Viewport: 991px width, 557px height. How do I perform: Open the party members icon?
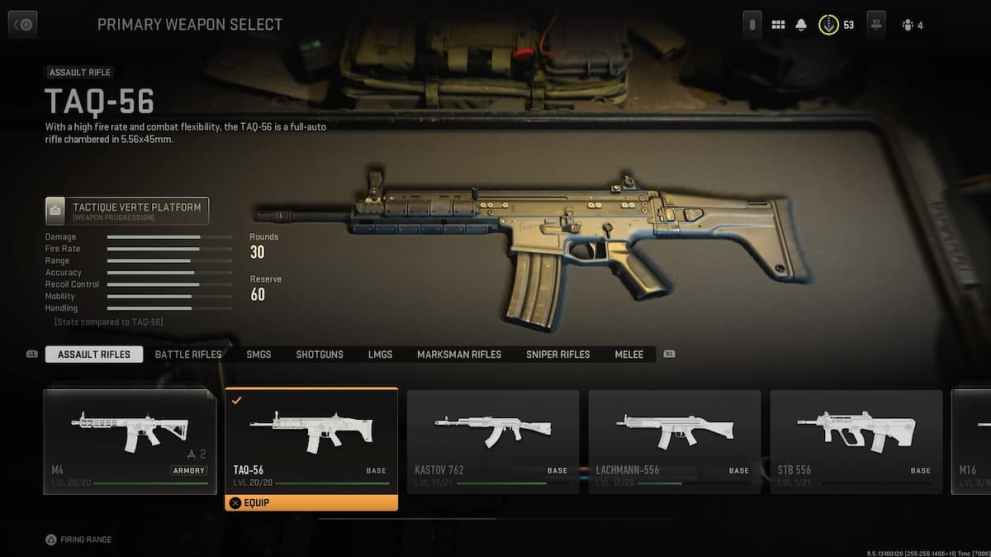[x=876, y=25]
